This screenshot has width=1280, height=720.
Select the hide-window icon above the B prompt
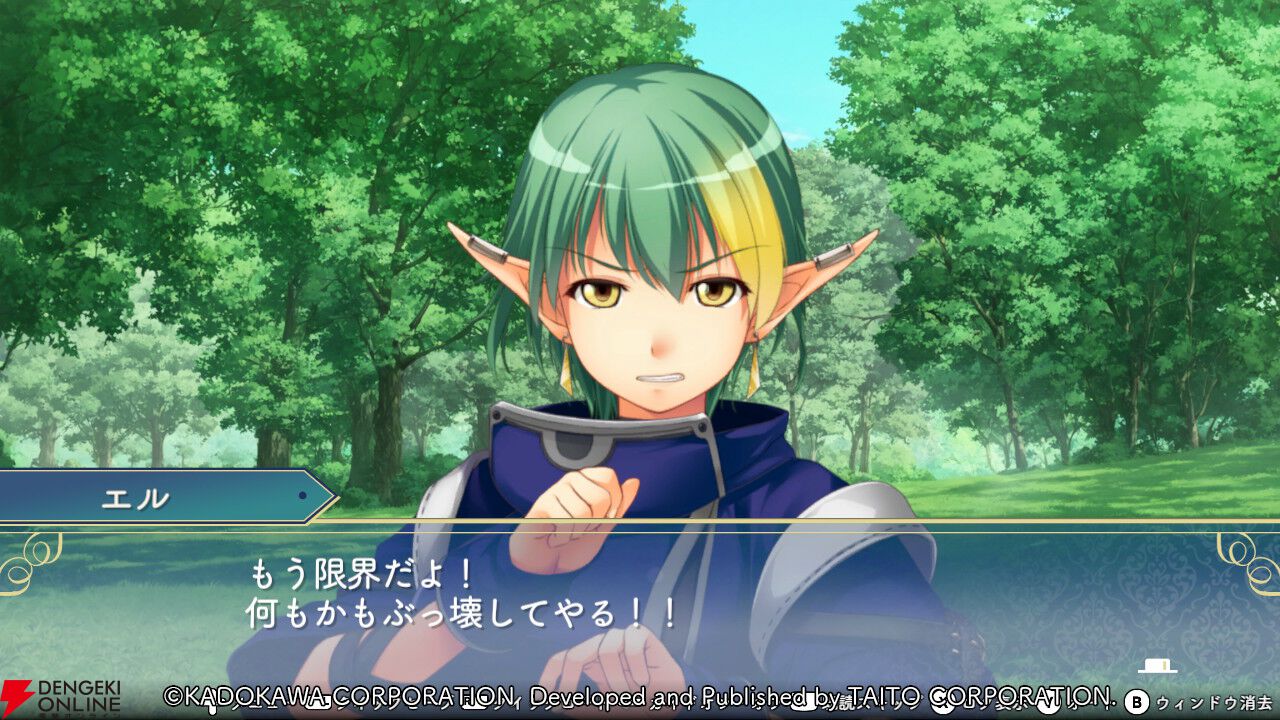(x=1156, y=667)
